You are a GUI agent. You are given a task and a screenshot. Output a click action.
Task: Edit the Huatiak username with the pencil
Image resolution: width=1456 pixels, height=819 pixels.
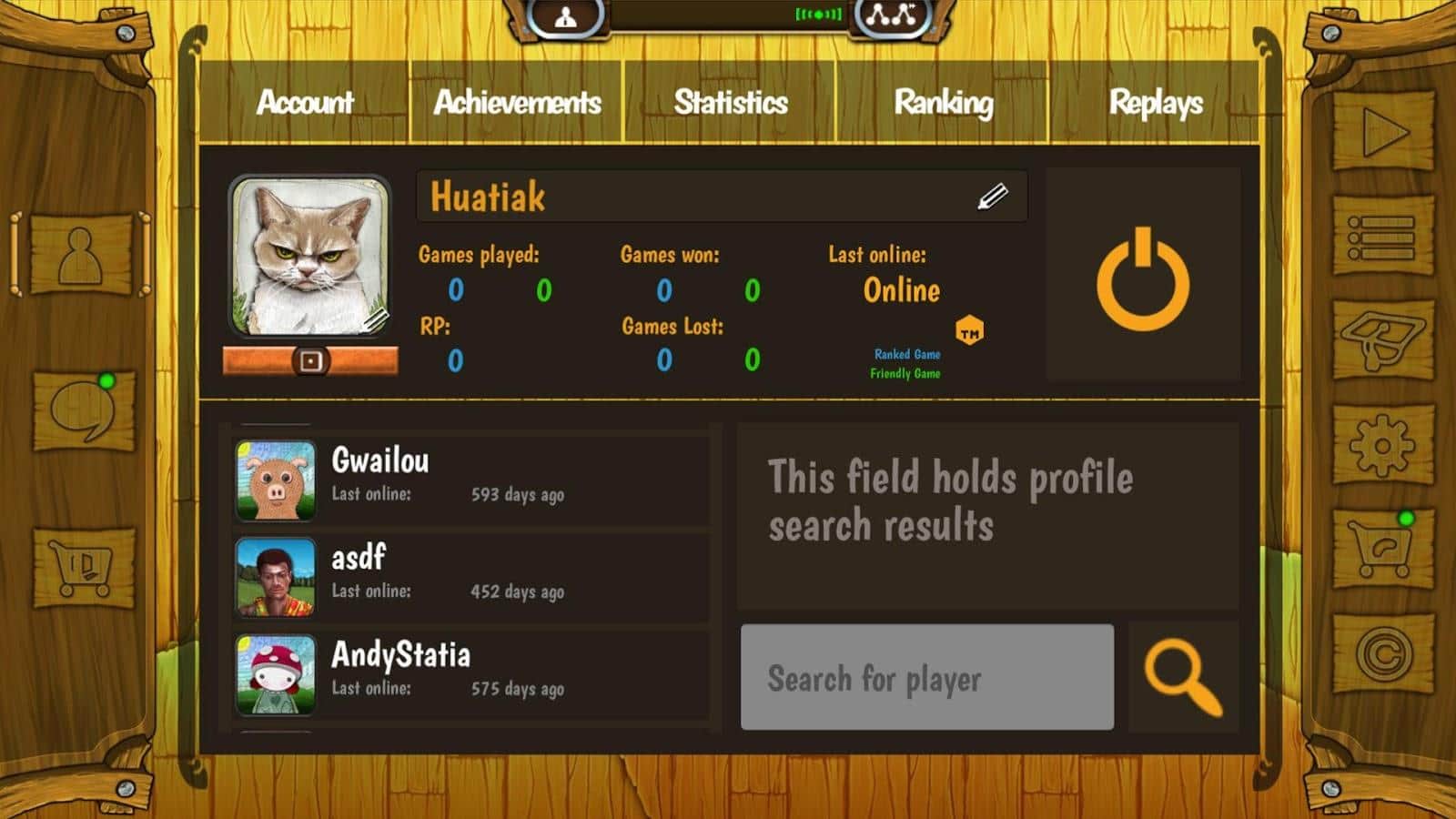click(x=992, y=197)
